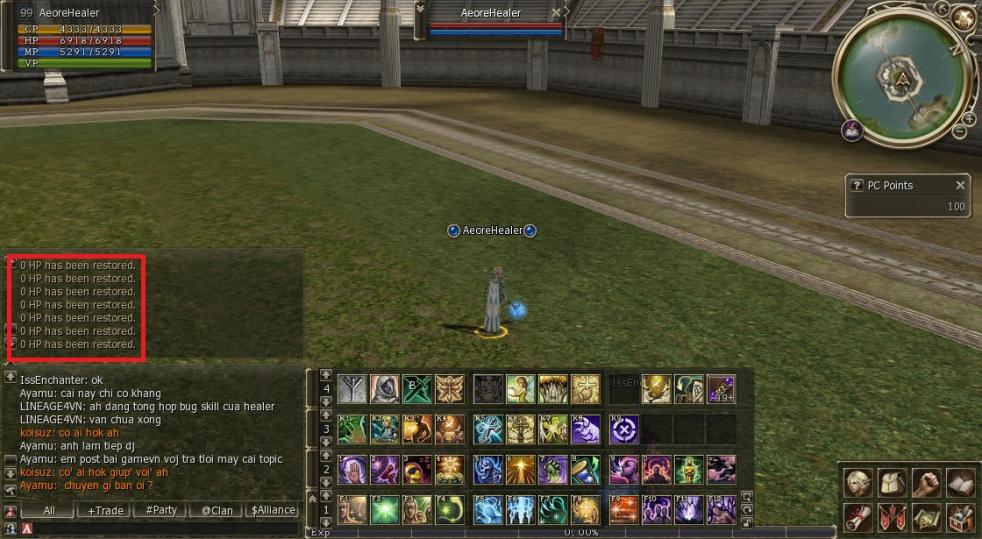Close the PC Points window
The image size is (982, 539).
pyautogui.click(x=960, y=185)
